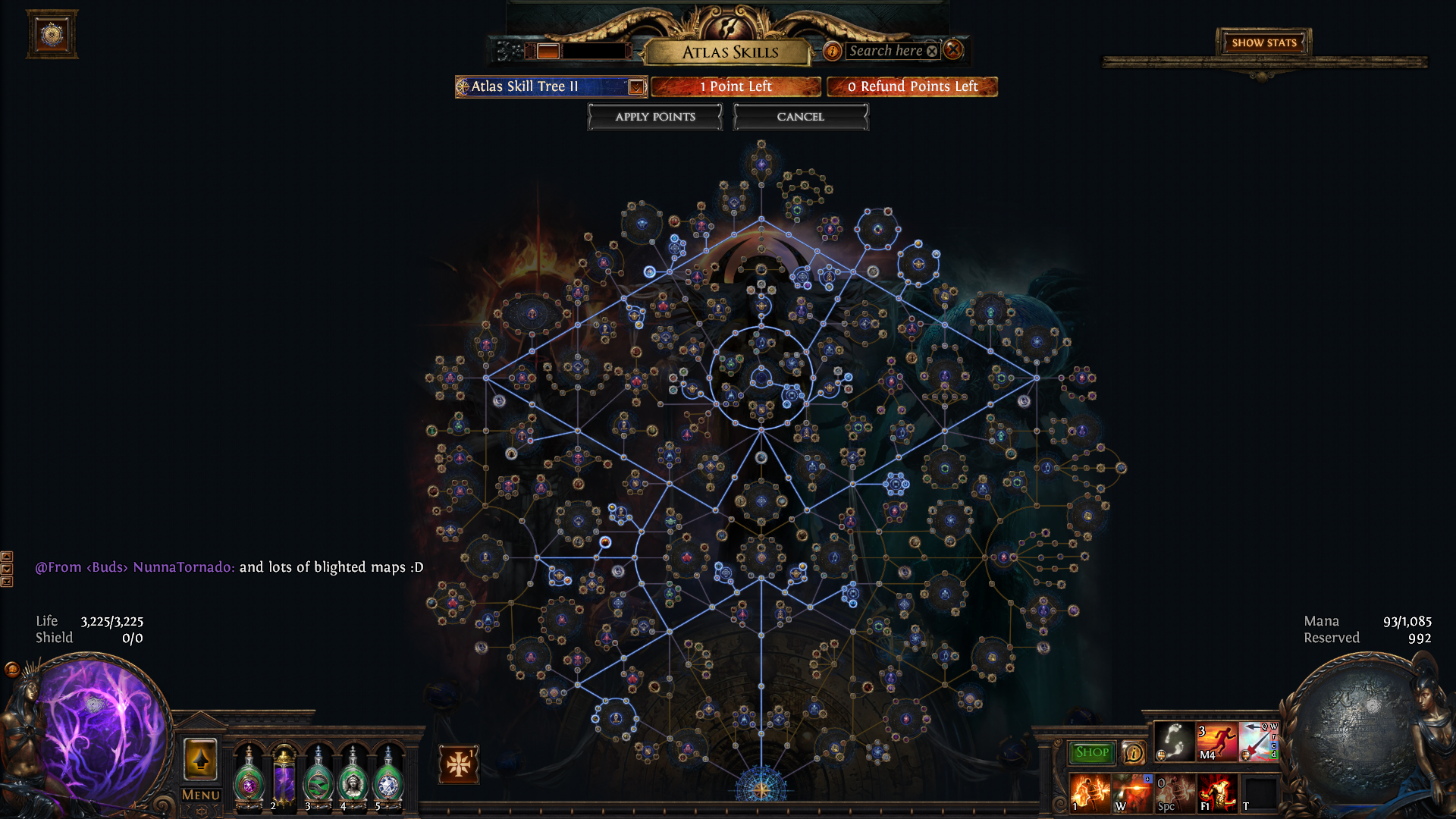Open the in-game Shop
The height and width of the screenshot is (819, 1456).
pyautogui.click(x=1091, y=752)
